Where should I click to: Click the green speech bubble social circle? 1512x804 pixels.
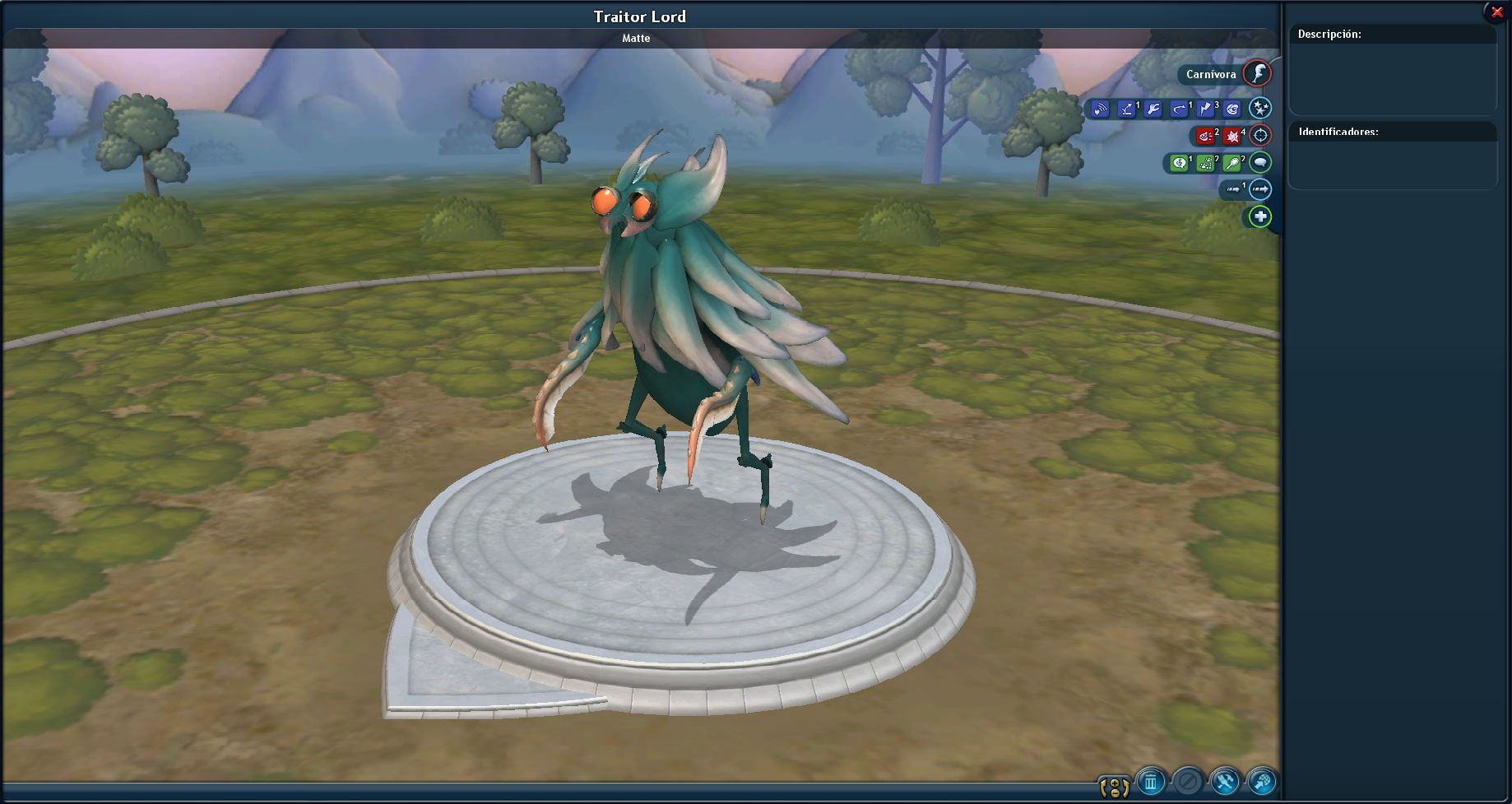point(1260,163)
